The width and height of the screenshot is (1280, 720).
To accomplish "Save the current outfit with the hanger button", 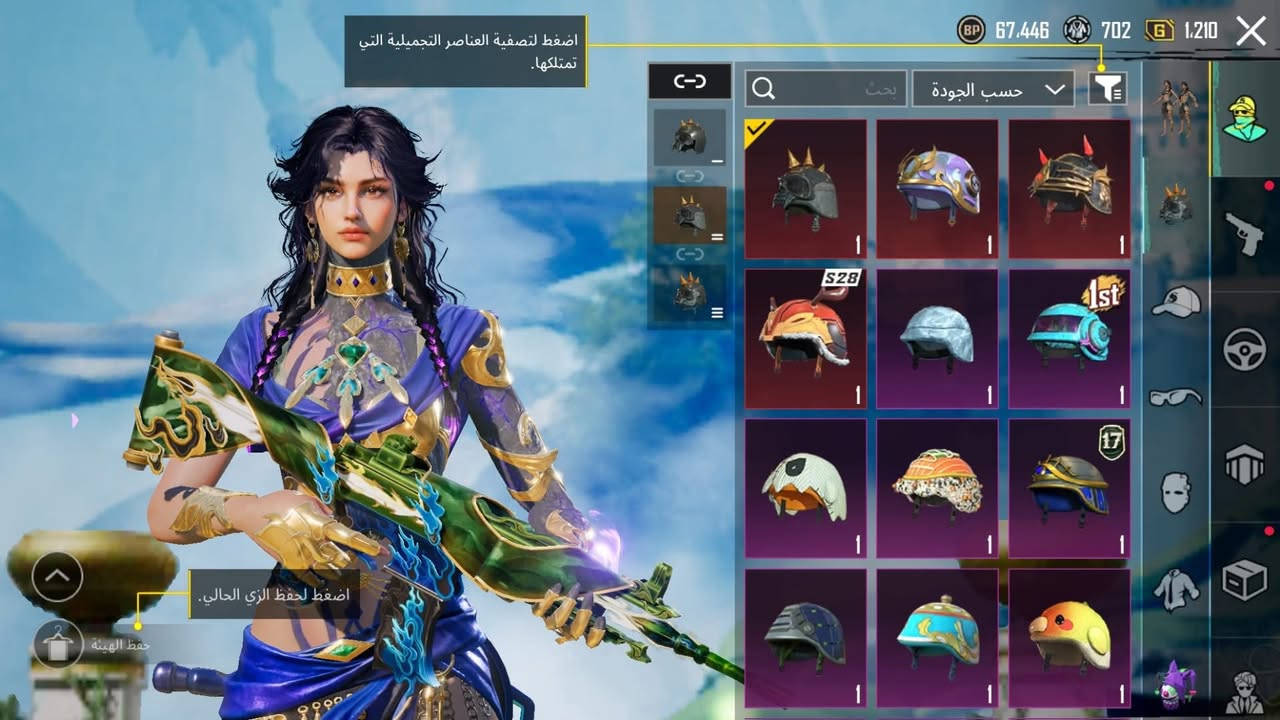I will click(58, 644).
